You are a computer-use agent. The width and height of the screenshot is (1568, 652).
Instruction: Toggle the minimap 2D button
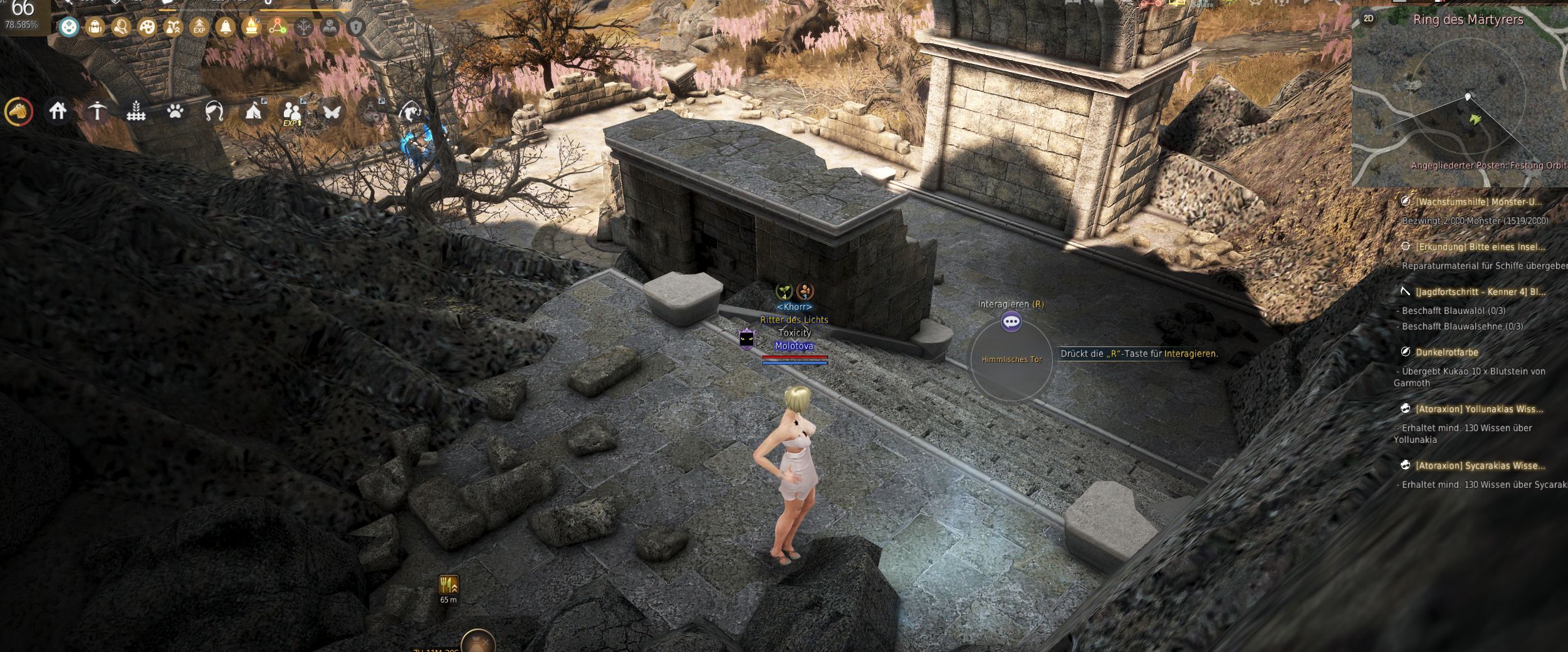(x=1368, y=19)
